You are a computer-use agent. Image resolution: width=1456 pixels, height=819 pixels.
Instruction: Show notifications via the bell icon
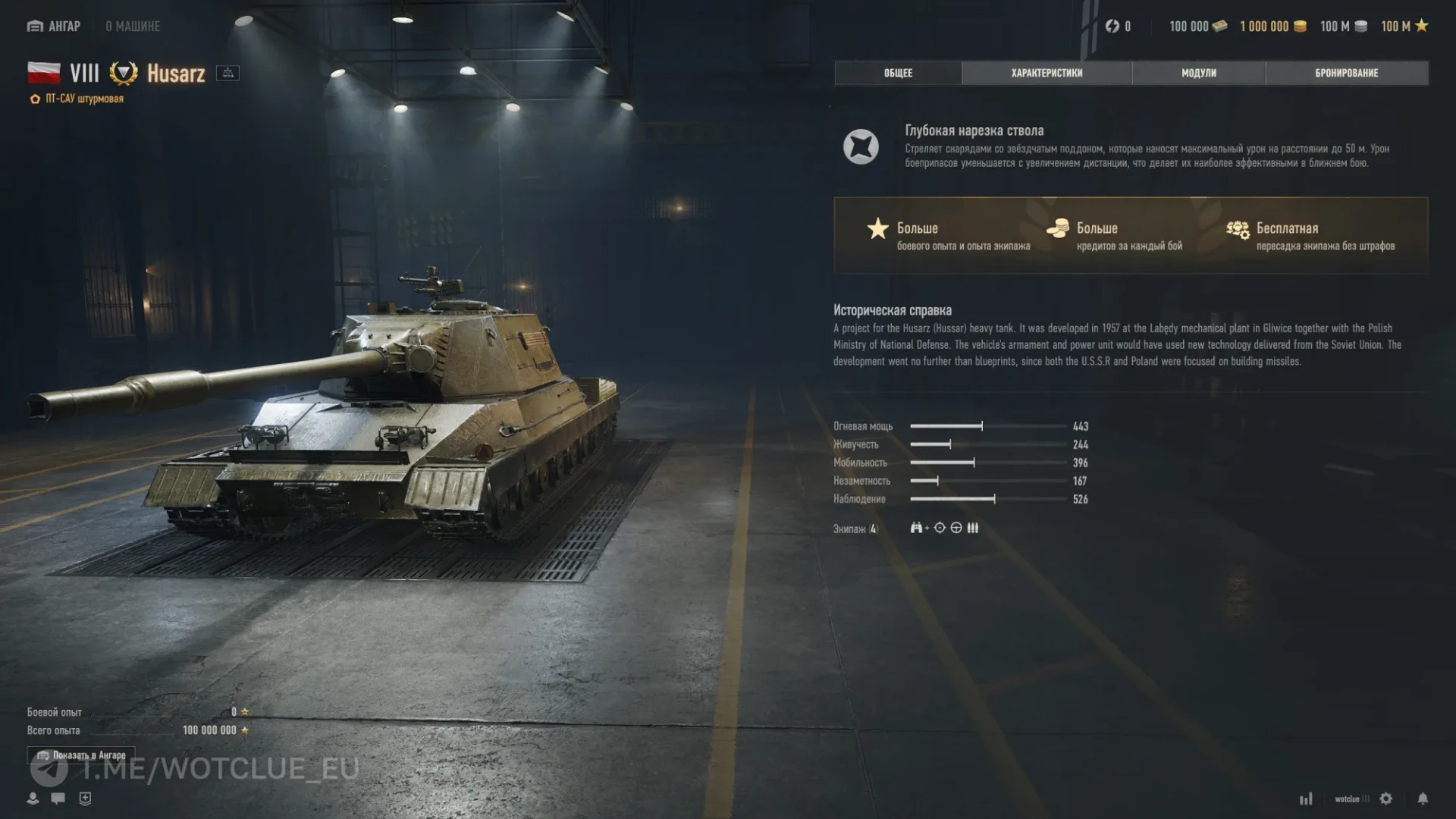1423,799
